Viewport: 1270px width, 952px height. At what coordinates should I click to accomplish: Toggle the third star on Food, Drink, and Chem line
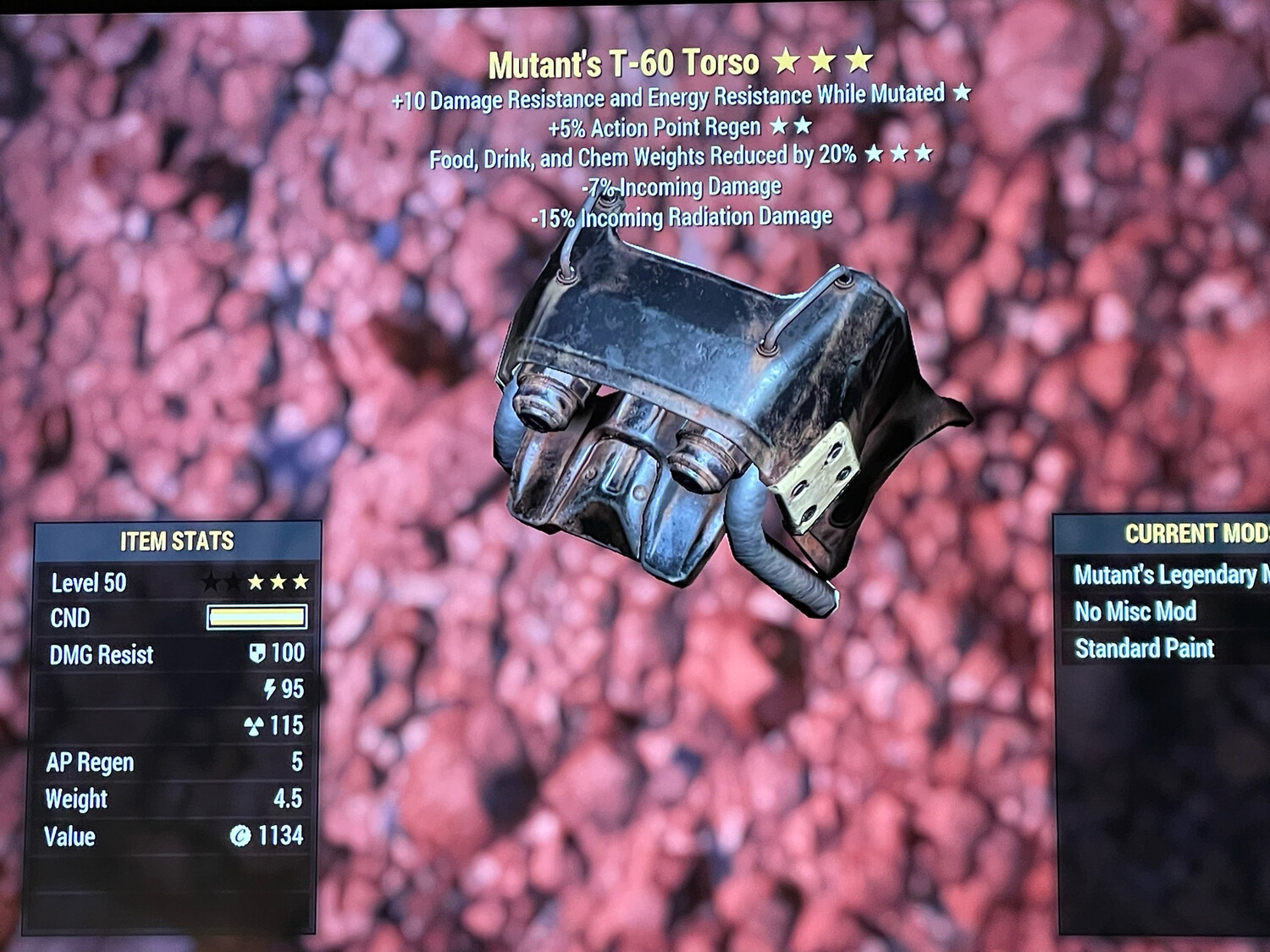pyautogui.click(x=925, y=154)
